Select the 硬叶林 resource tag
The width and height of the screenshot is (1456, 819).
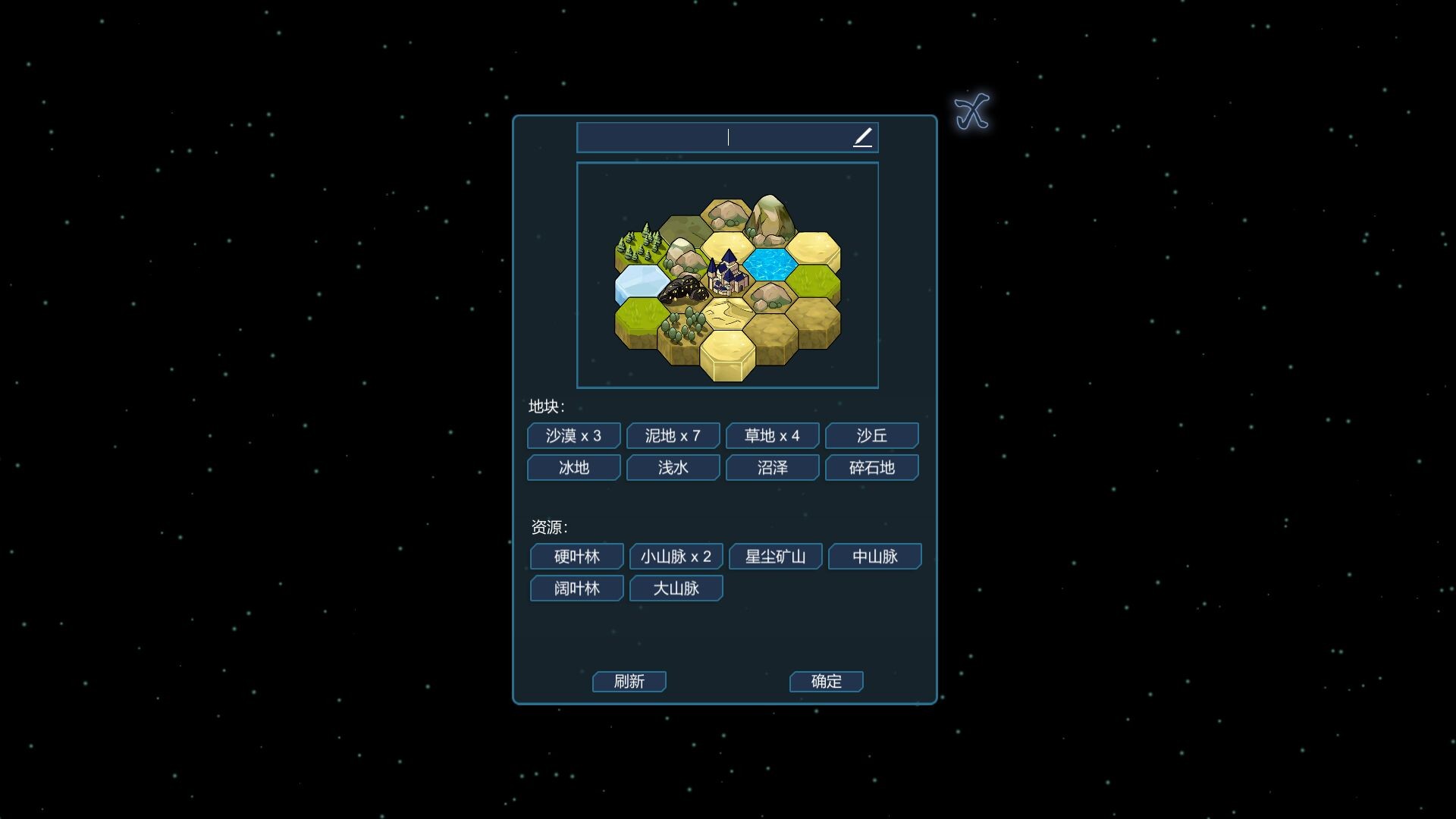(x=577, y=557)
